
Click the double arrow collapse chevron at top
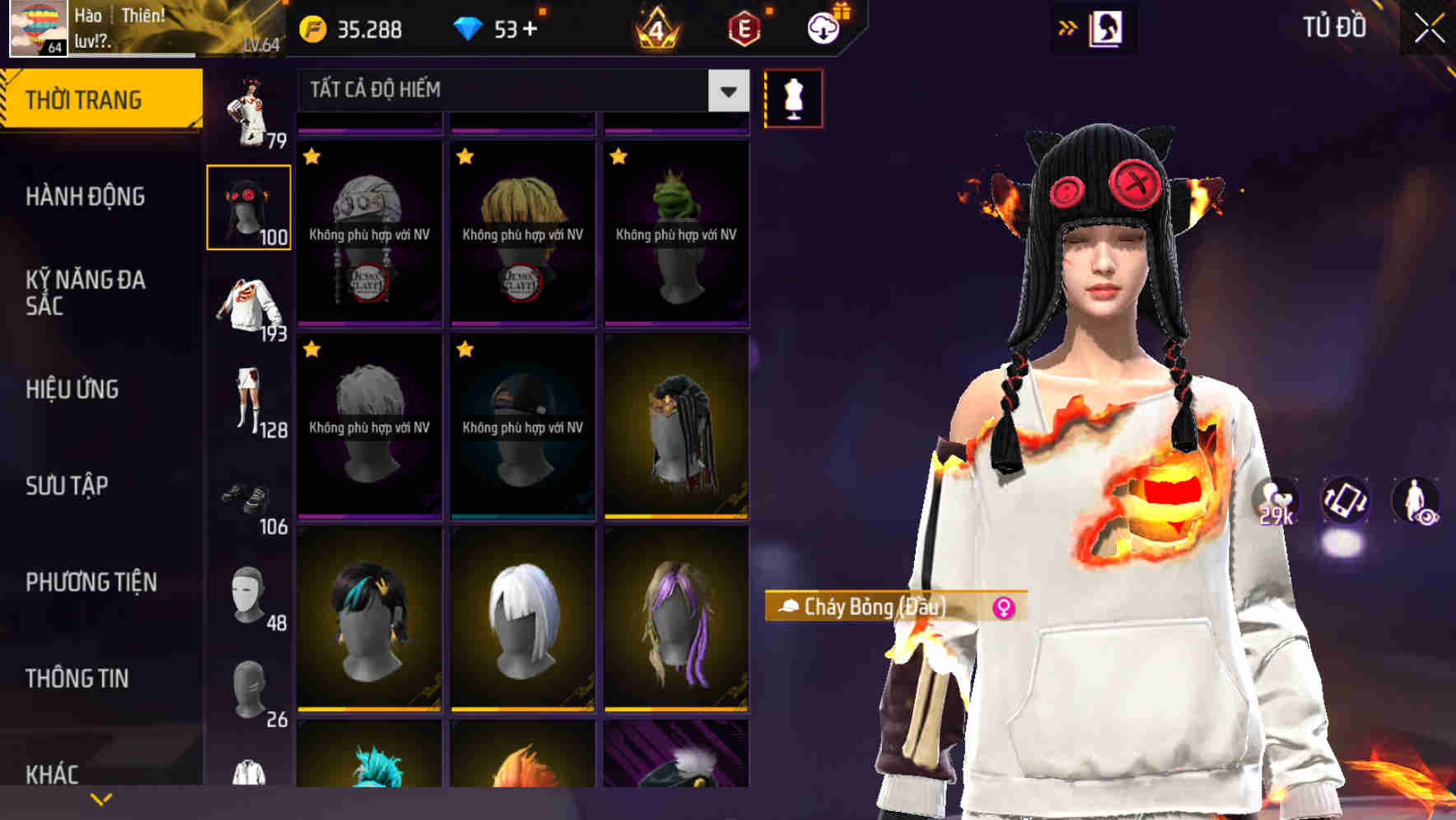point(1068,27)
